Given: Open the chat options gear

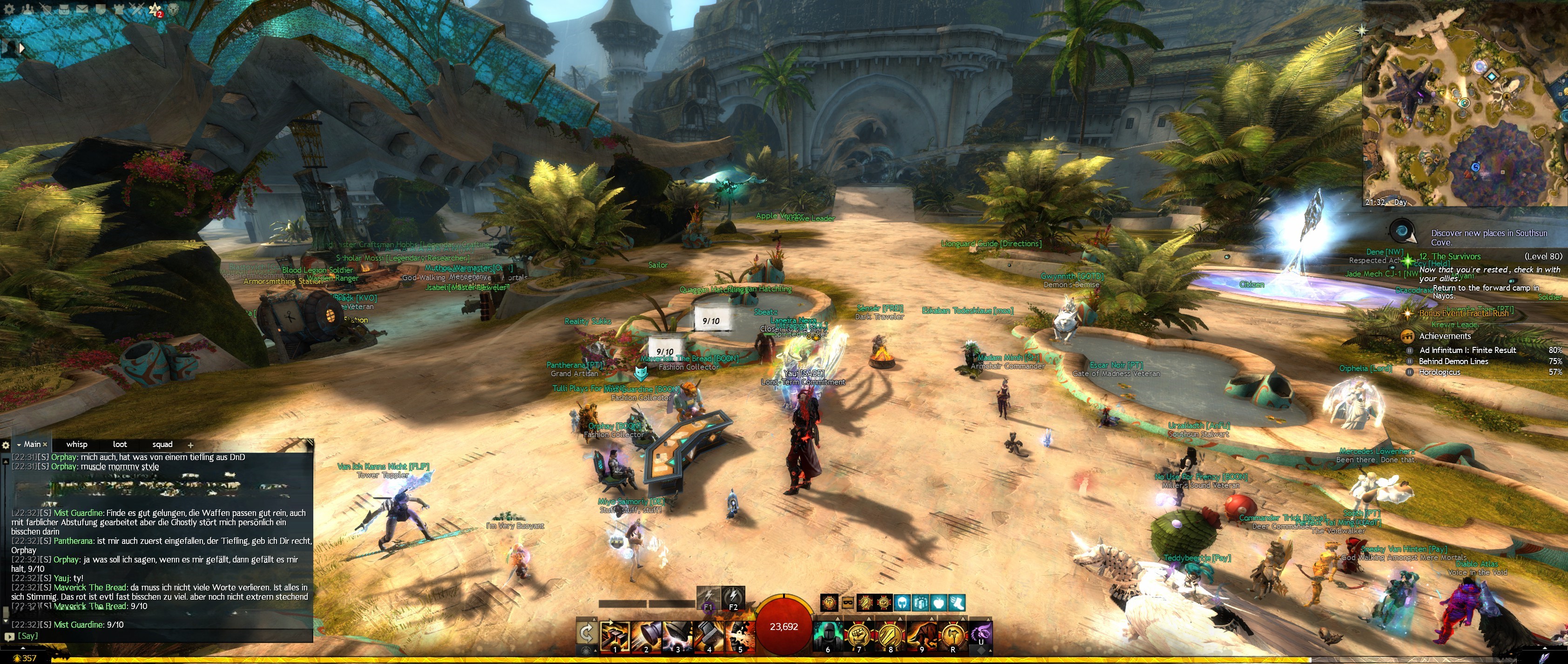Looking at the screenshot, I should pyautogui.click(x=6, y=445).
